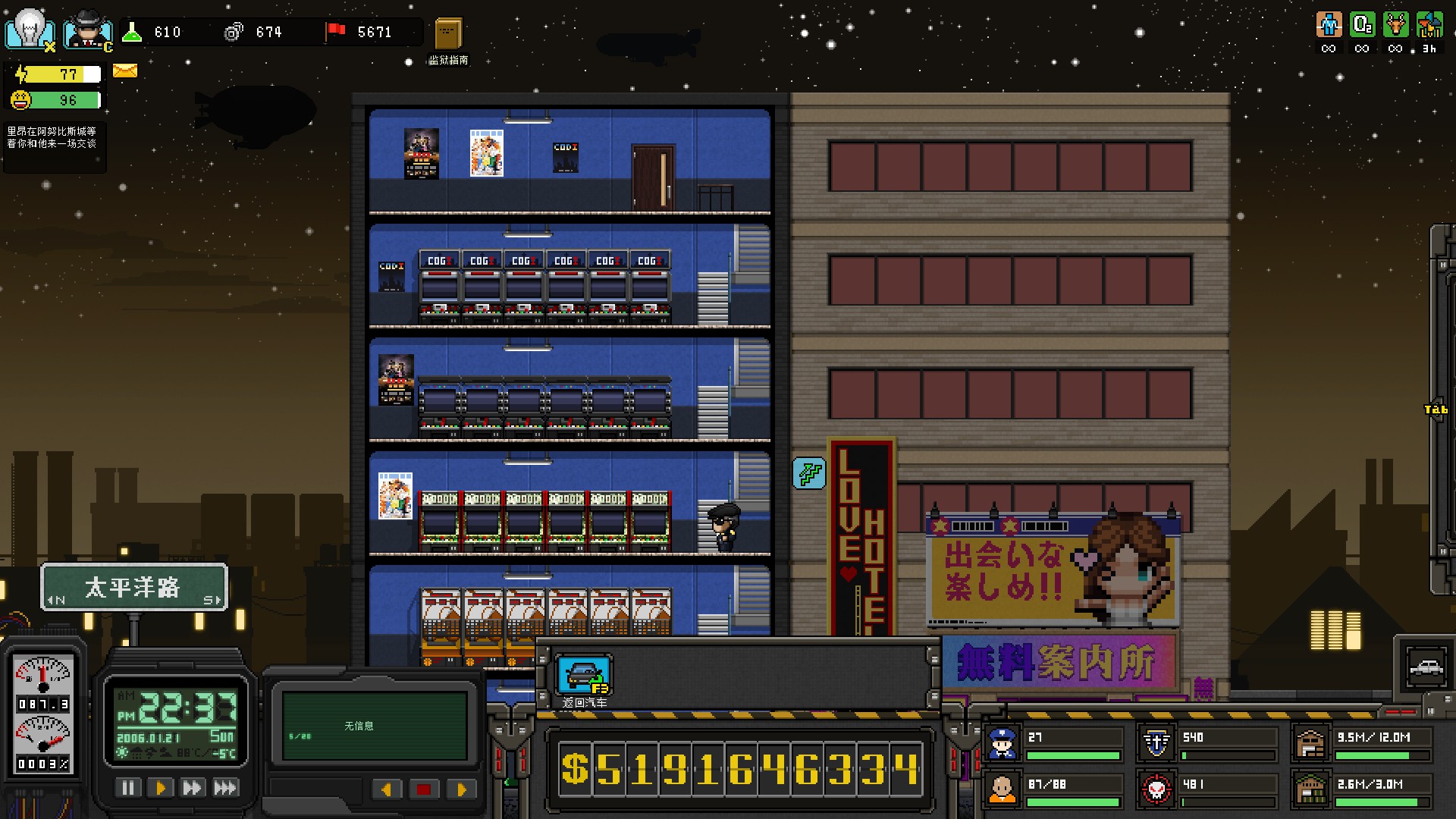Select the deer resource icon
This screenshot has width=1456, height=819.
1397,24
